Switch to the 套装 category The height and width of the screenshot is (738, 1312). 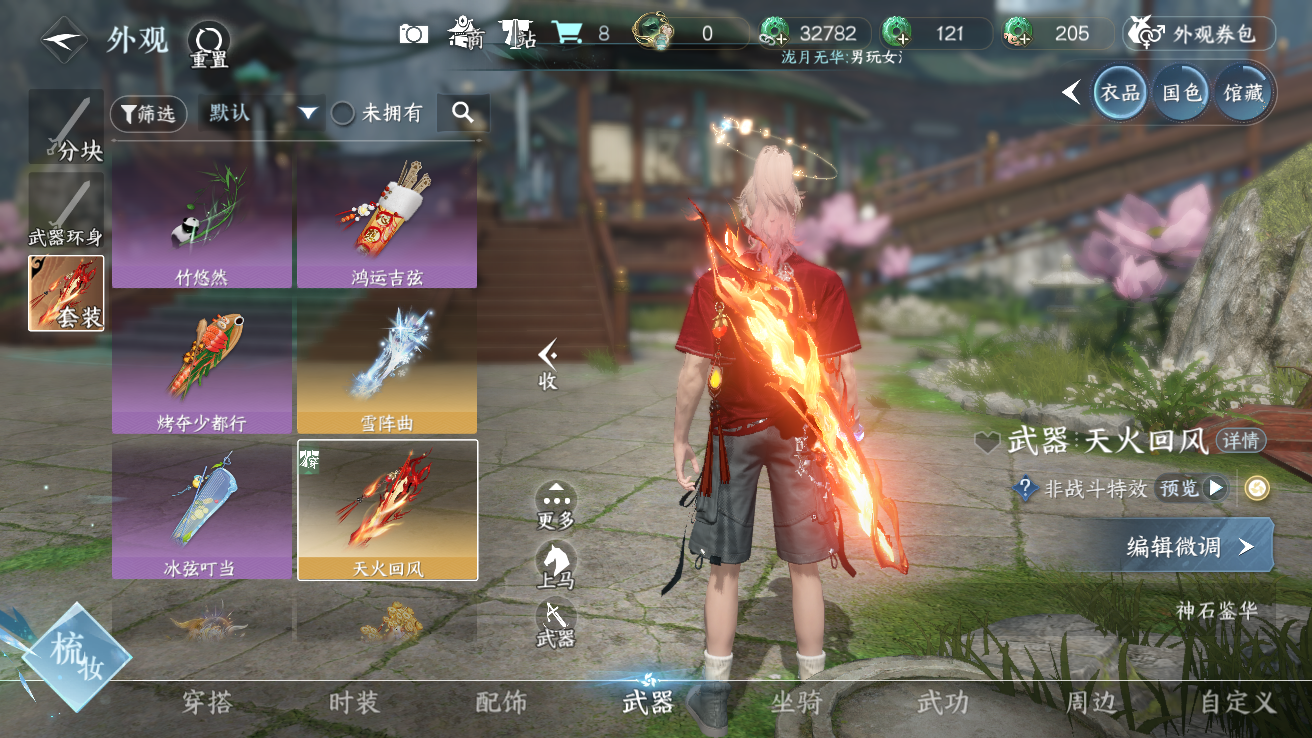point(66,294)
